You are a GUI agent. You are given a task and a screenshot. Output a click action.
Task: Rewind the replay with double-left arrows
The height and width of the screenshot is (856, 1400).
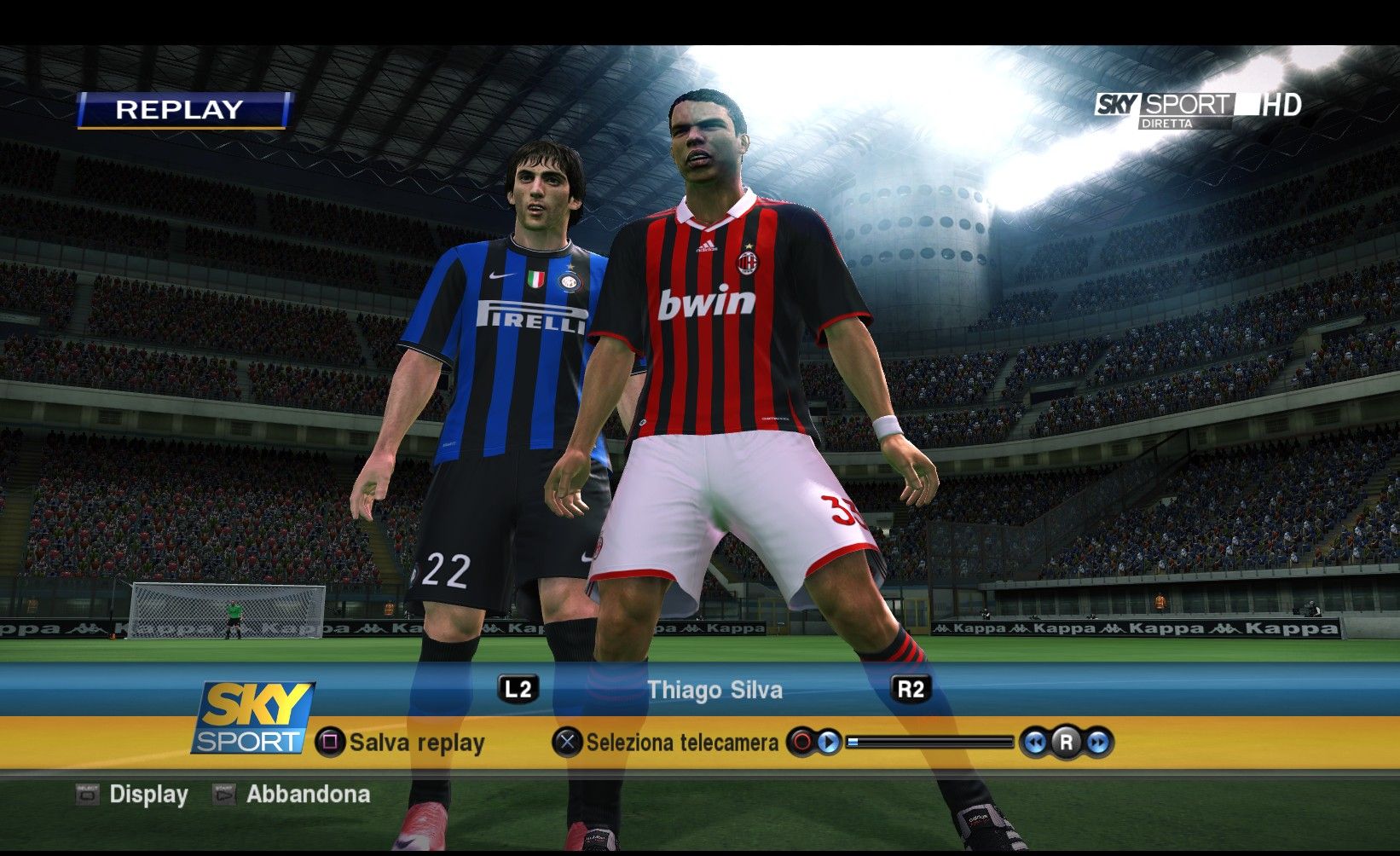pos(1034,743)
